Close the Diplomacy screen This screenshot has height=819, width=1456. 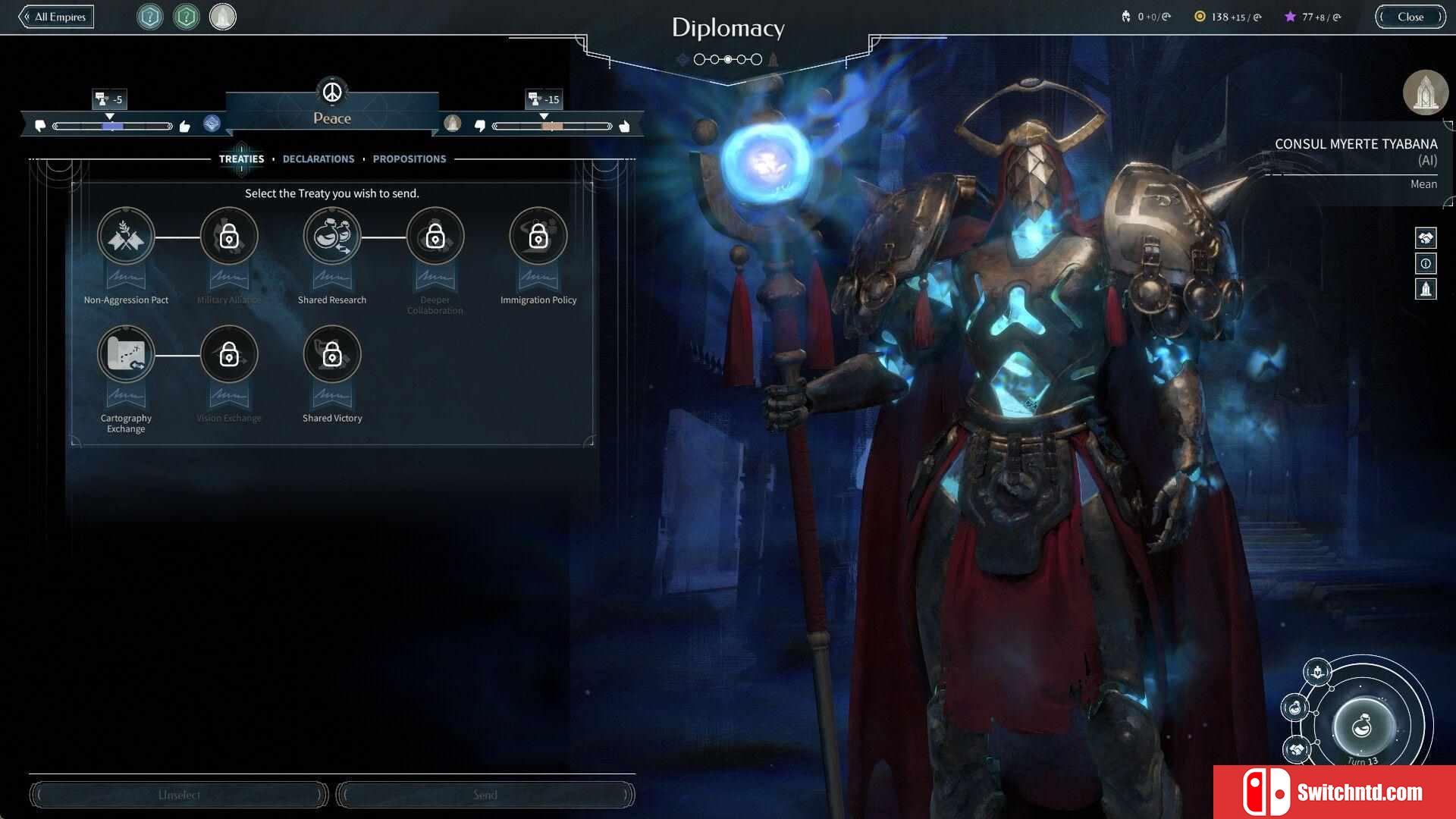[x=1410, y=17]
